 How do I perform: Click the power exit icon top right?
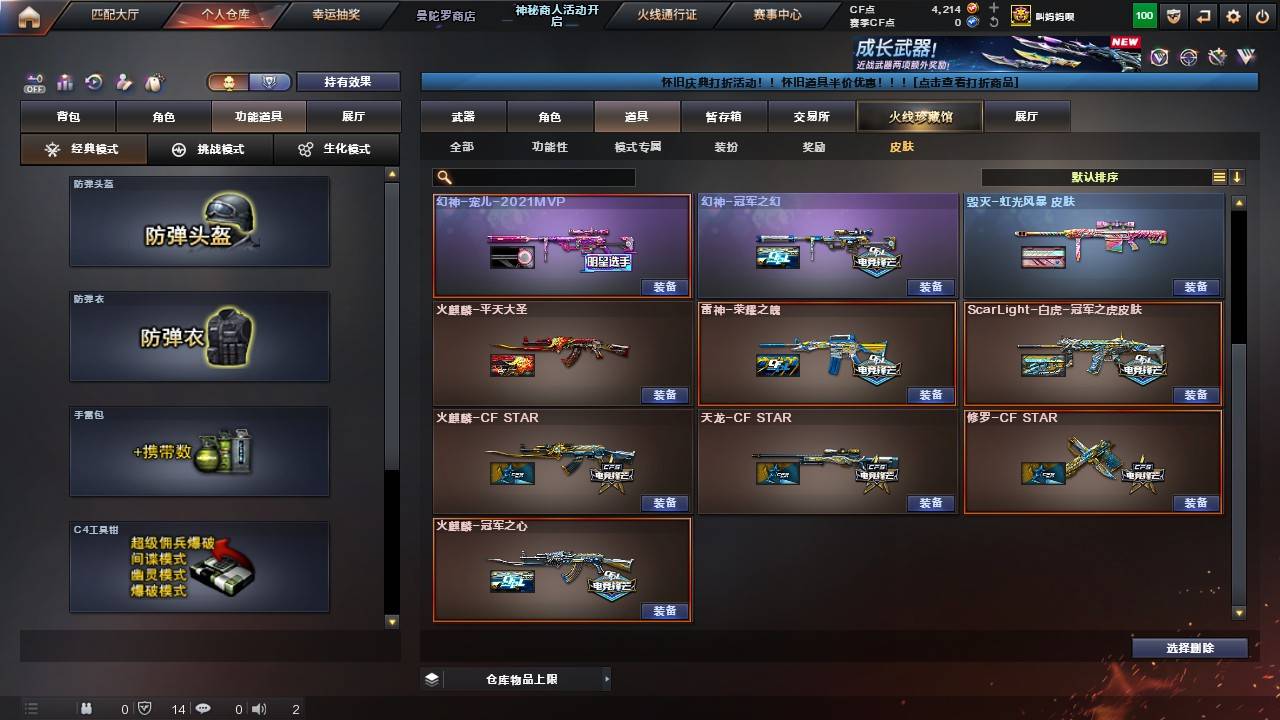click(x=1263, y=14)
